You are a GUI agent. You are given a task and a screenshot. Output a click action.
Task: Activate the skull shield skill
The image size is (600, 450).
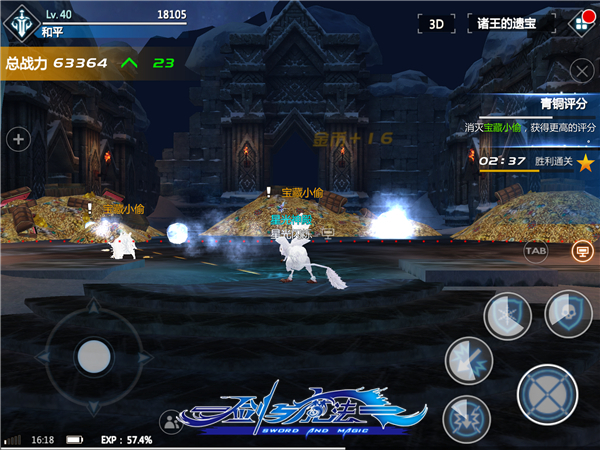coord(568,313)
